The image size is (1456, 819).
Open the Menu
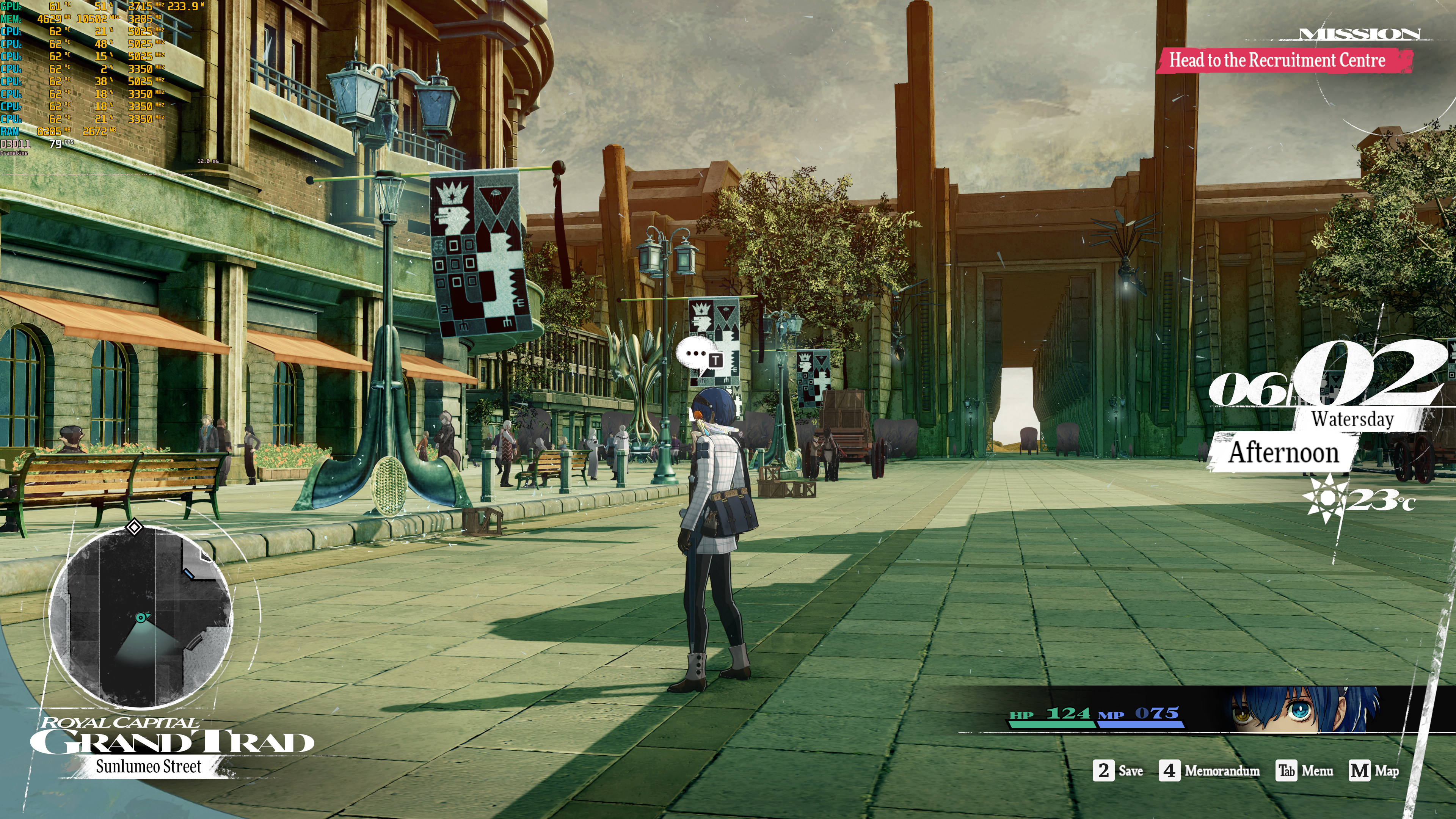tap(1304, 770)
